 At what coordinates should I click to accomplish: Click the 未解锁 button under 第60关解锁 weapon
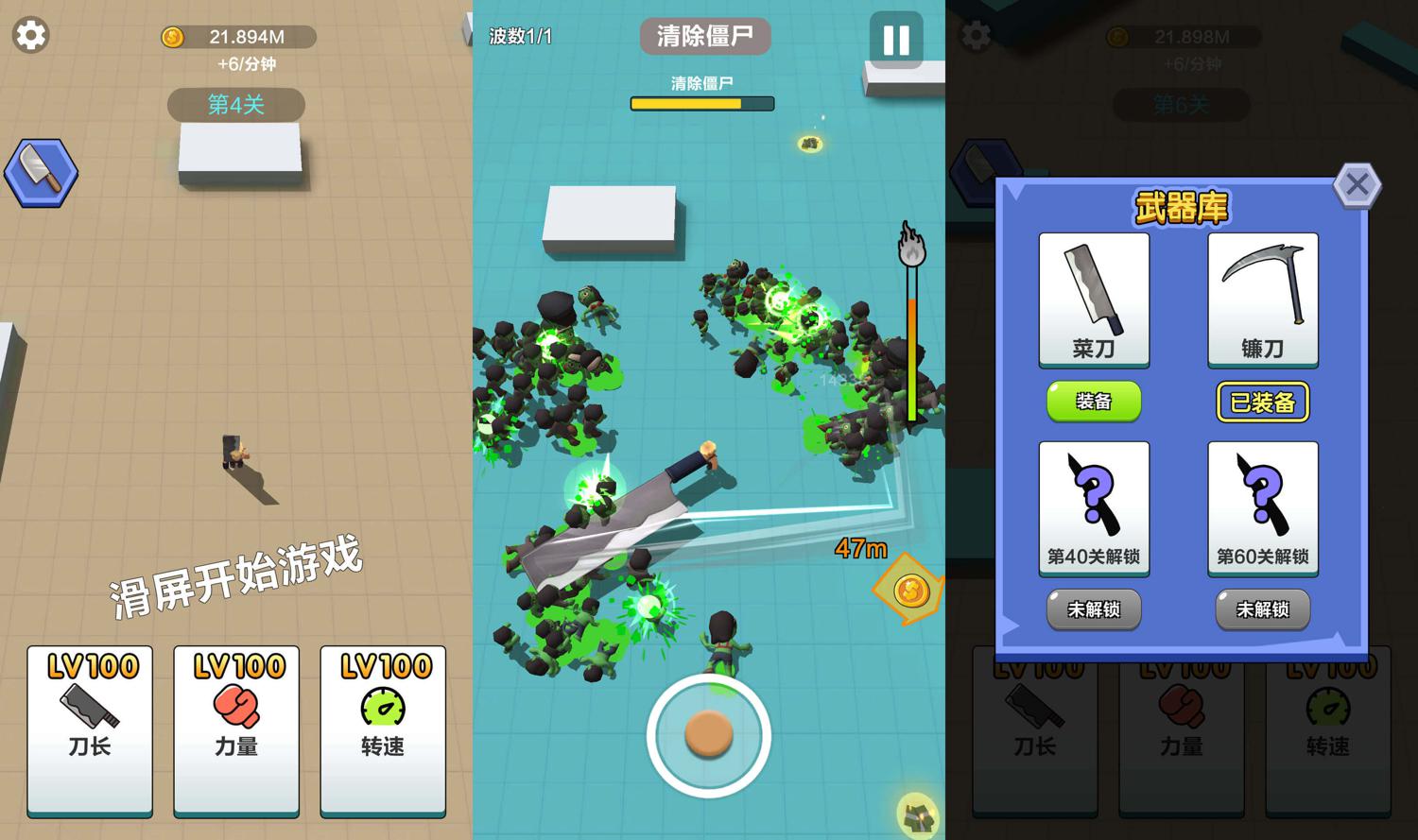coord(1262,609)
